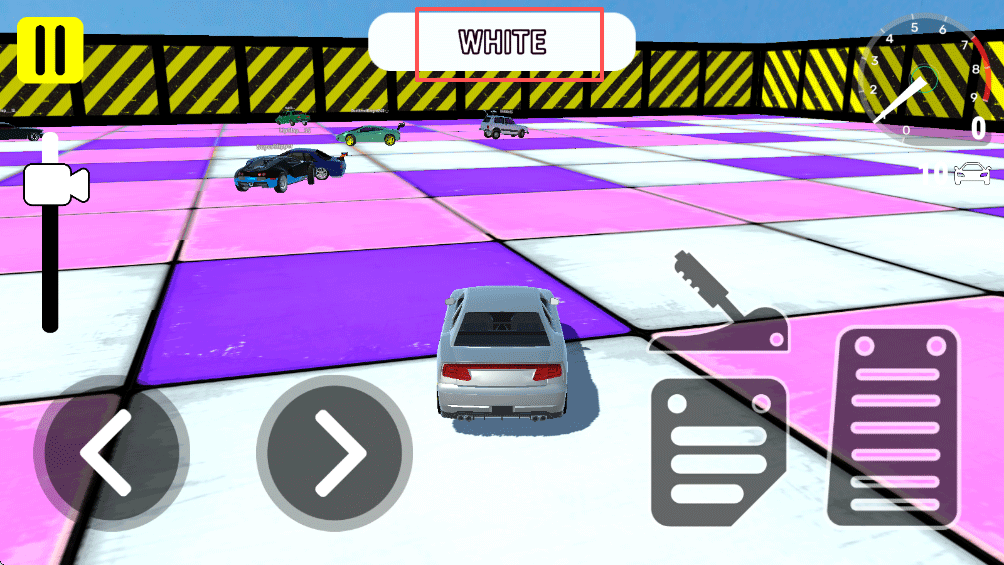
Task: Pause the game with the yellow button
Action: click(50, 50)
